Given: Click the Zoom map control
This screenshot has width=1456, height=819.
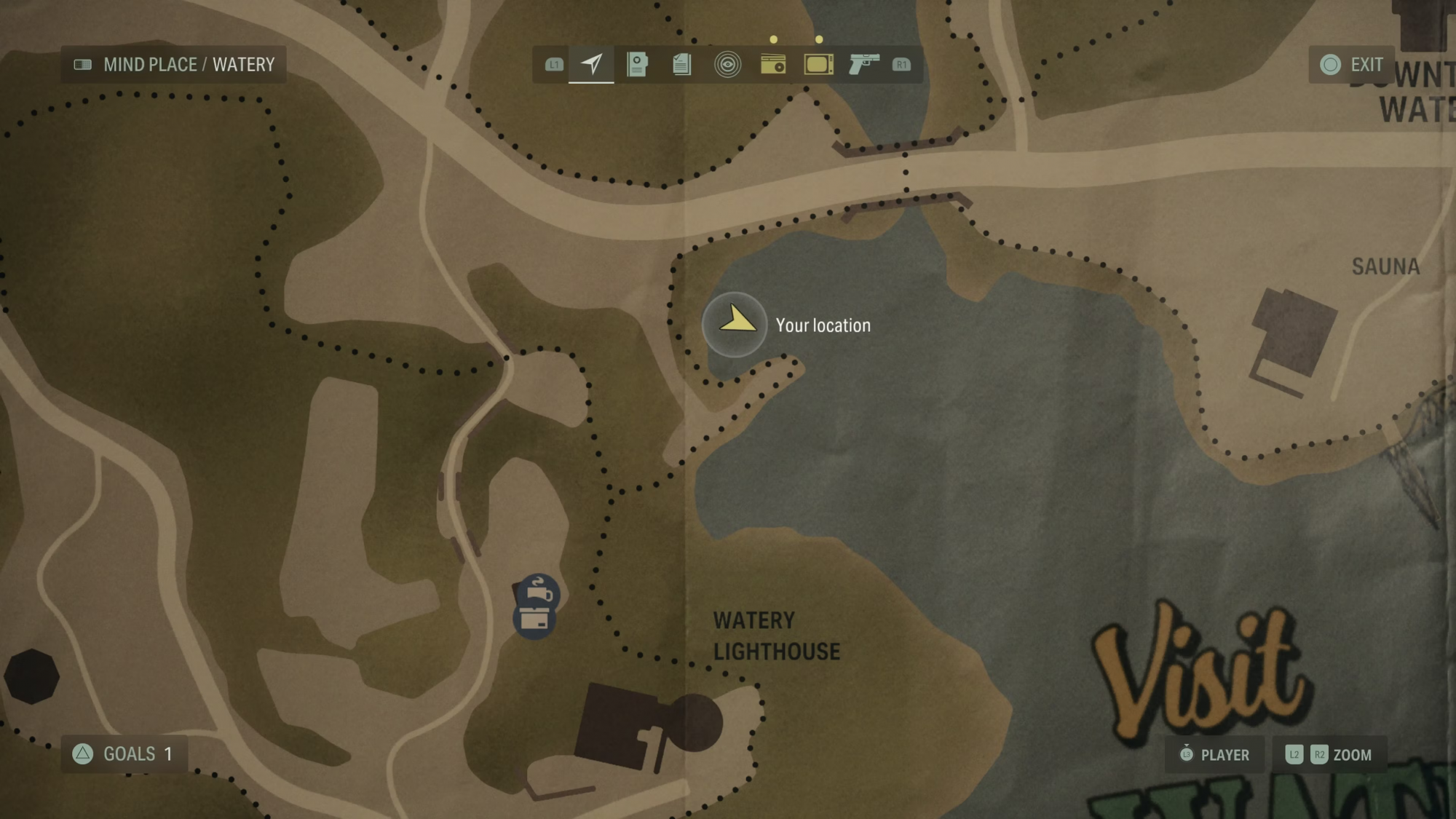Looking at the screenshot, I should click(1329, 754).
